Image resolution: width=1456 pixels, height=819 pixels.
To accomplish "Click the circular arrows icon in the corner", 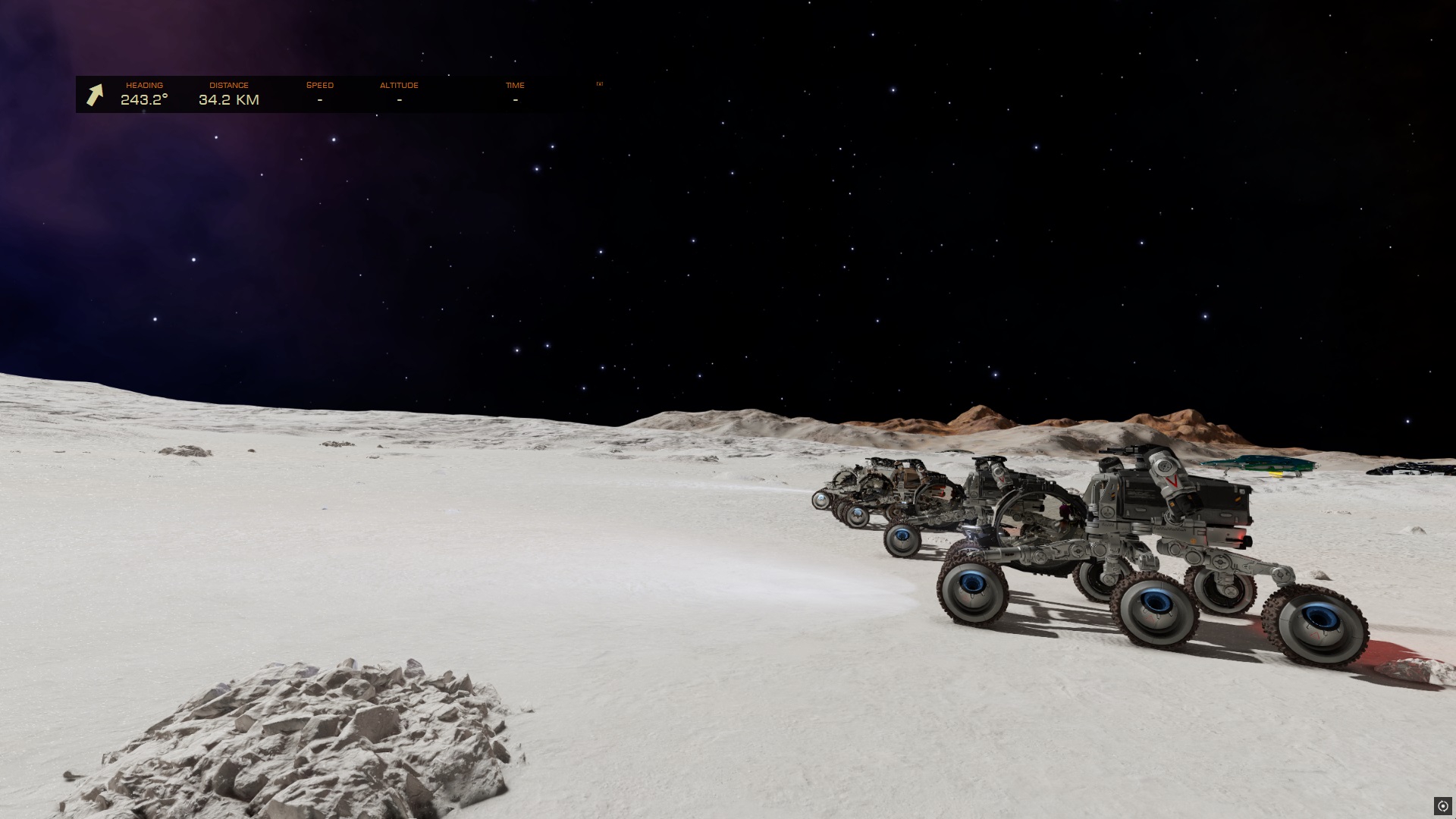I will tap(1442, 805).
